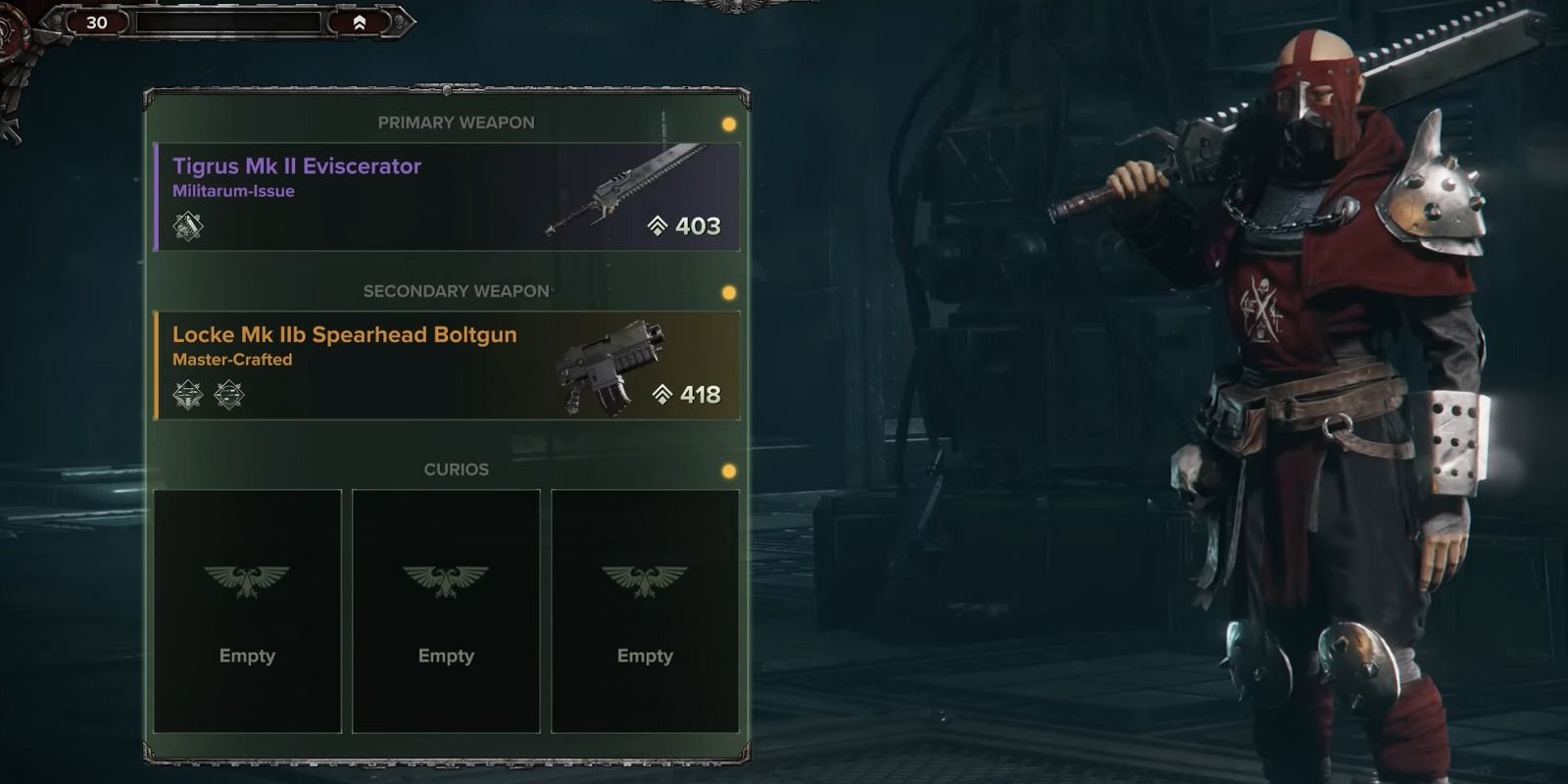1568x784 pixels.
Task: Open the Secondary Weapon section header
Action: (455, 290)
